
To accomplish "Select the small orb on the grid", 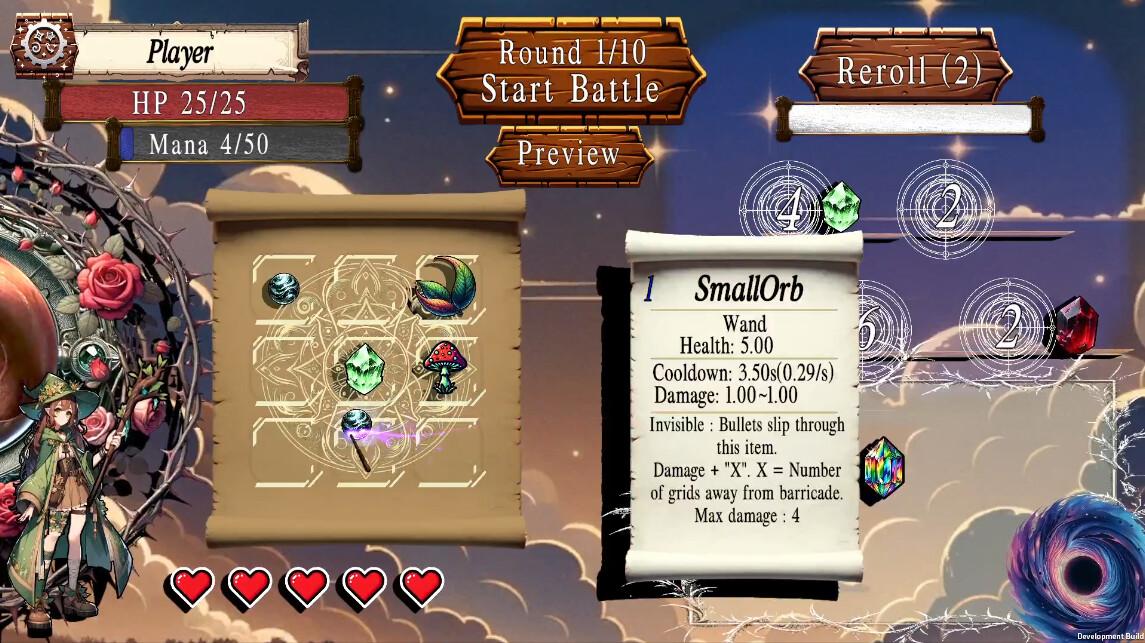I will coord(280,289).
